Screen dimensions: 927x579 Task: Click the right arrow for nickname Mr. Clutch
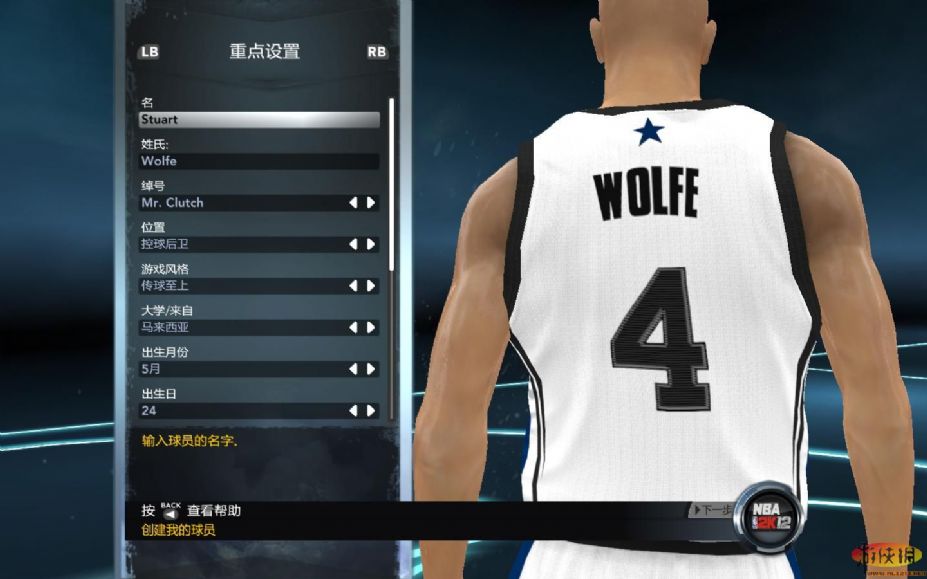371,203
